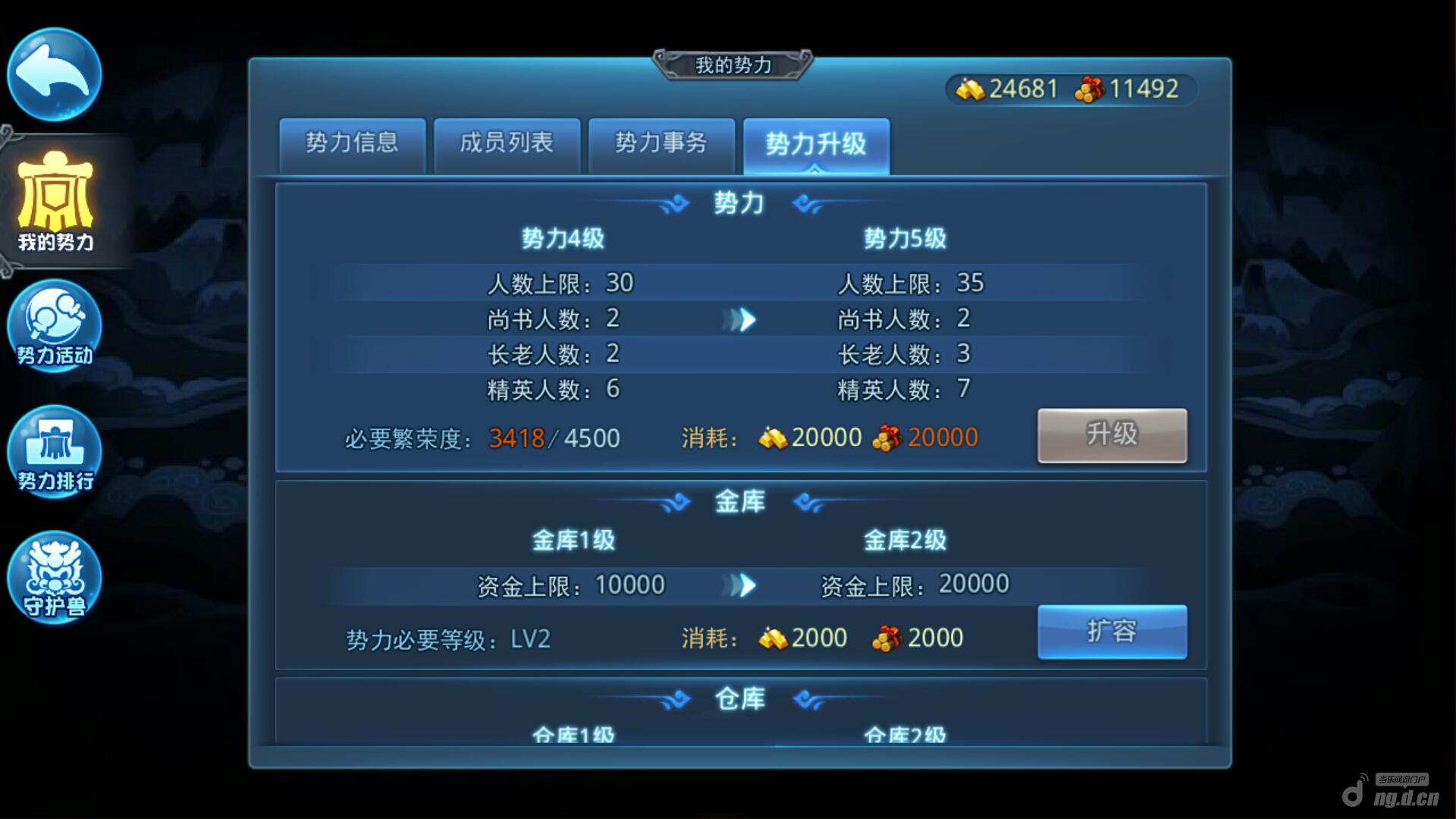The height and width of the screenshot is (819, 1456).
Task: Switch to the 成员列表 tab
Action: click(507, 144)
